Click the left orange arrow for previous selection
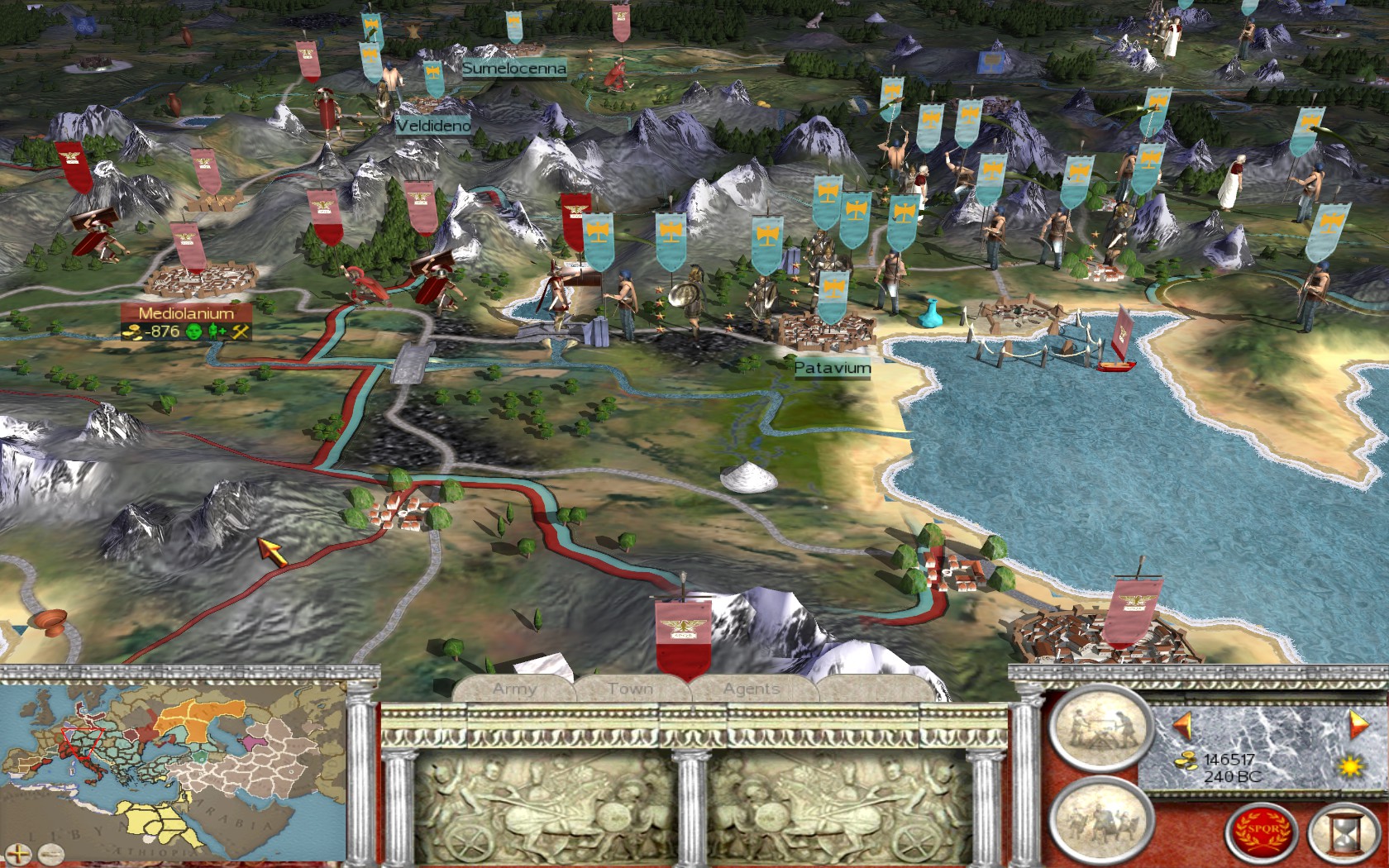This screenshot has height=868, width=1389. [1183, 725]
